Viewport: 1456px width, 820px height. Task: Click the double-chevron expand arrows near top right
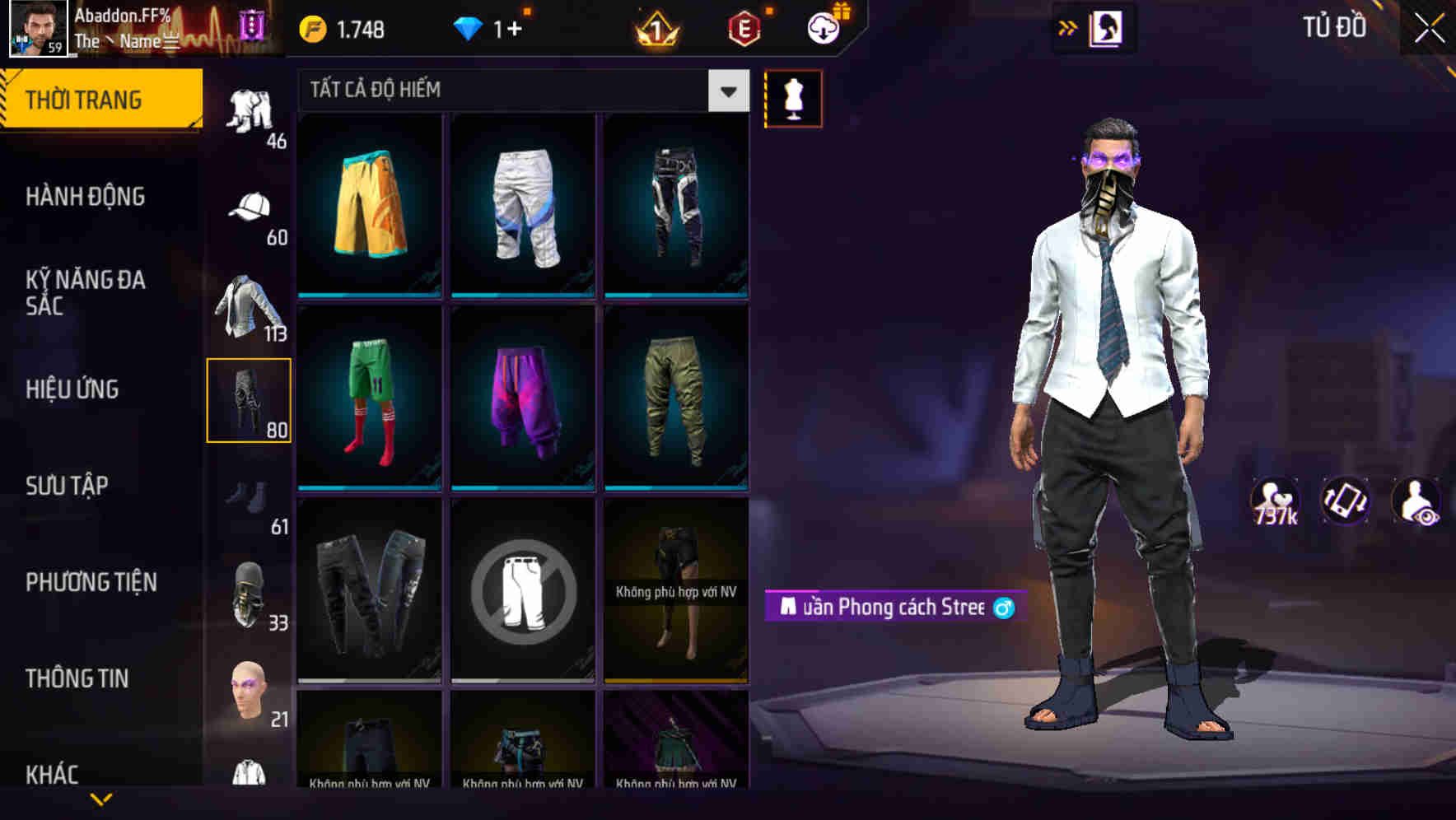tap(1069, 27)
